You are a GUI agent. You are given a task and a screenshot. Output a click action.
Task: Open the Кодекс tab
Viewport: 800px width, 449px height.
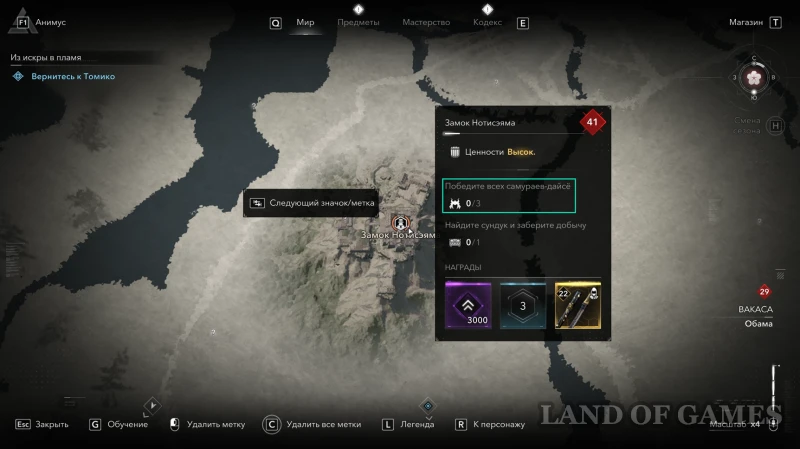coord(487,22)
